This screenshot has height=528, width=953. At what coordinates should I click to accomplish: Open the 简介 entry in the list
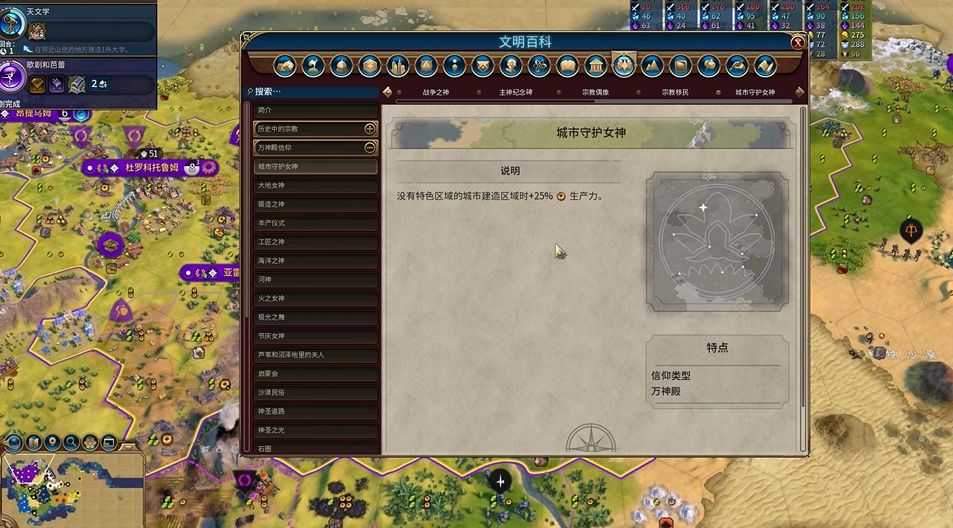click(315, 110)
